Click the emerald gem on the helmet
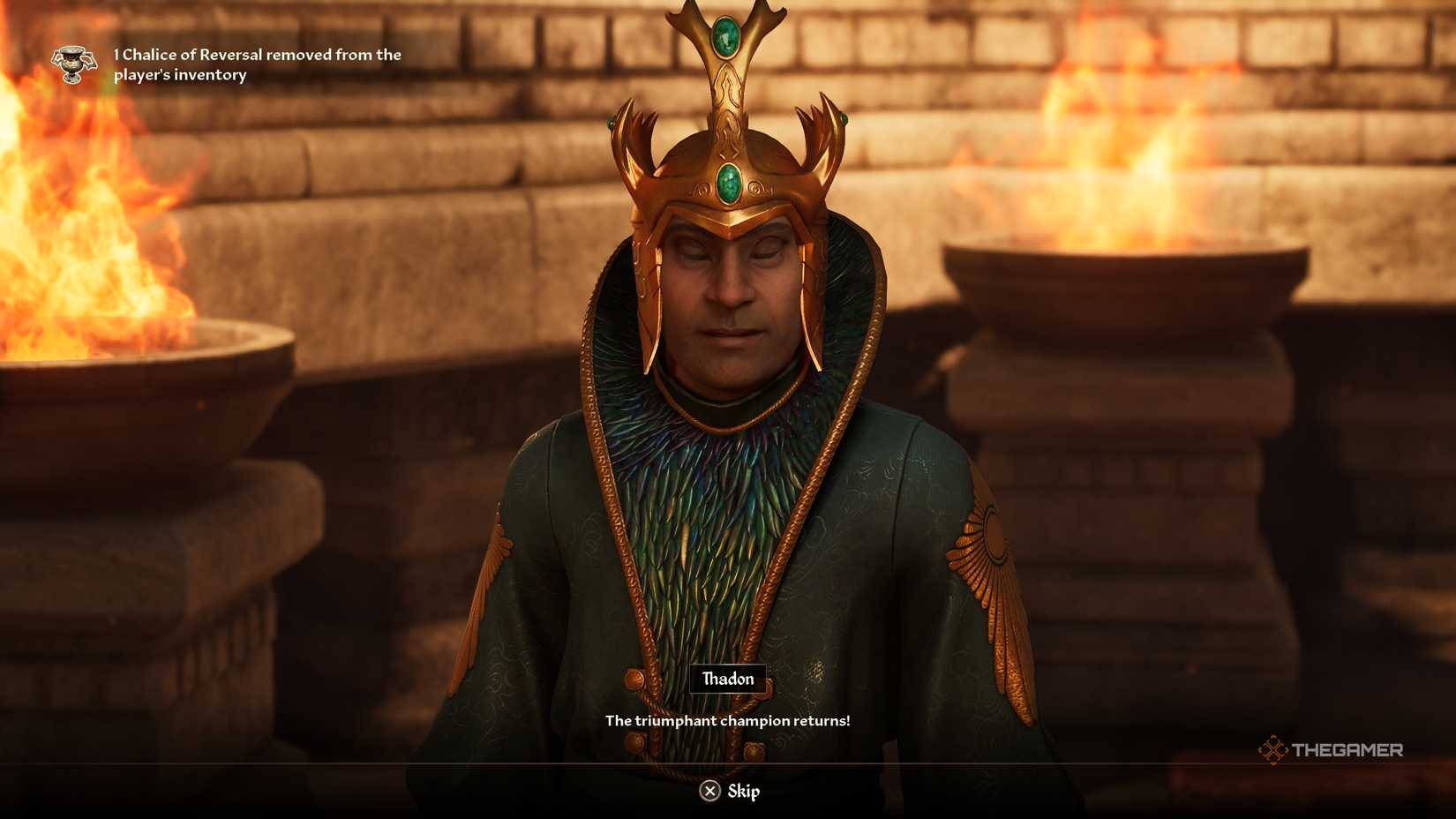1456x819 pixels. pyautogui.click(x=727, y=185)
